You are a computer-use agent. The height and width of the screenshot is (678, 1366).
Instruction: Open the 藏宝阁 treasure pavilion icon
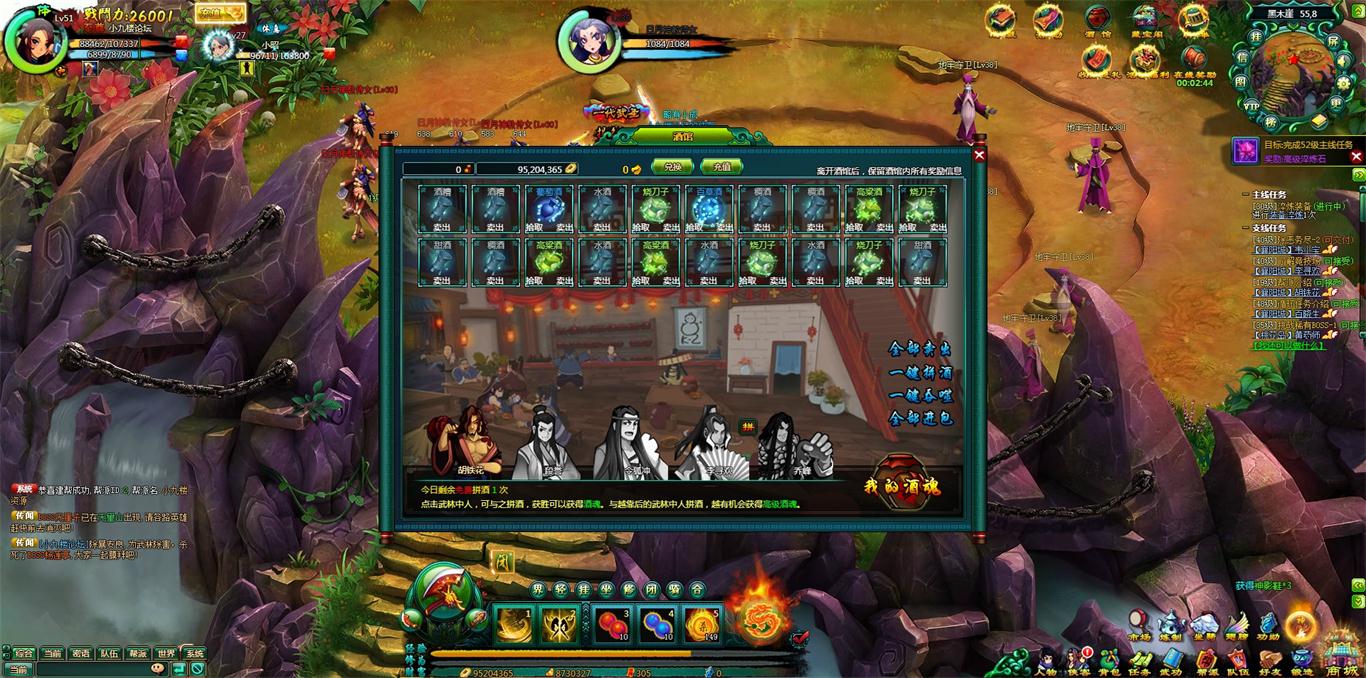[x=1145, y=20]
